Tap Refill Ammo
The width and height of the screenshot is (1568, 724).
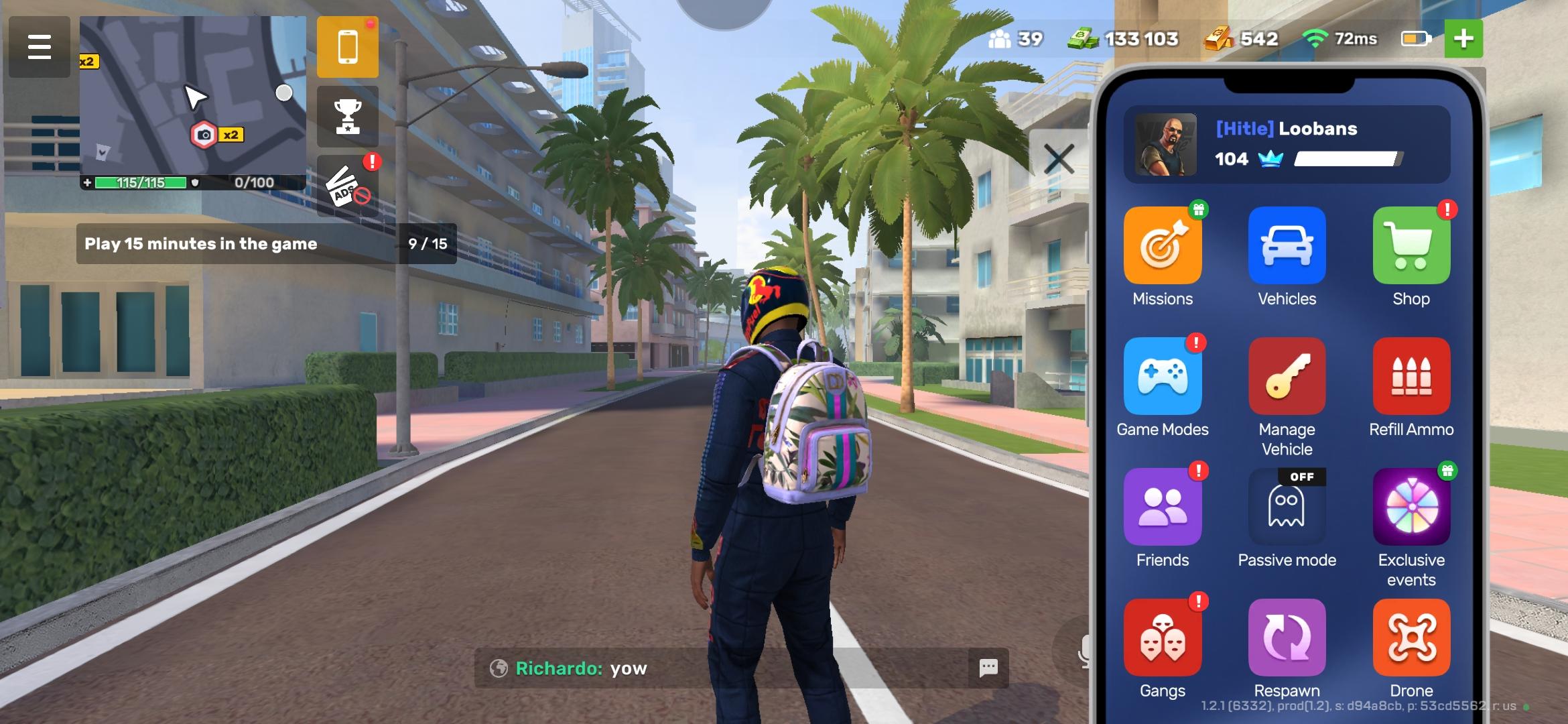(1411, 377)
